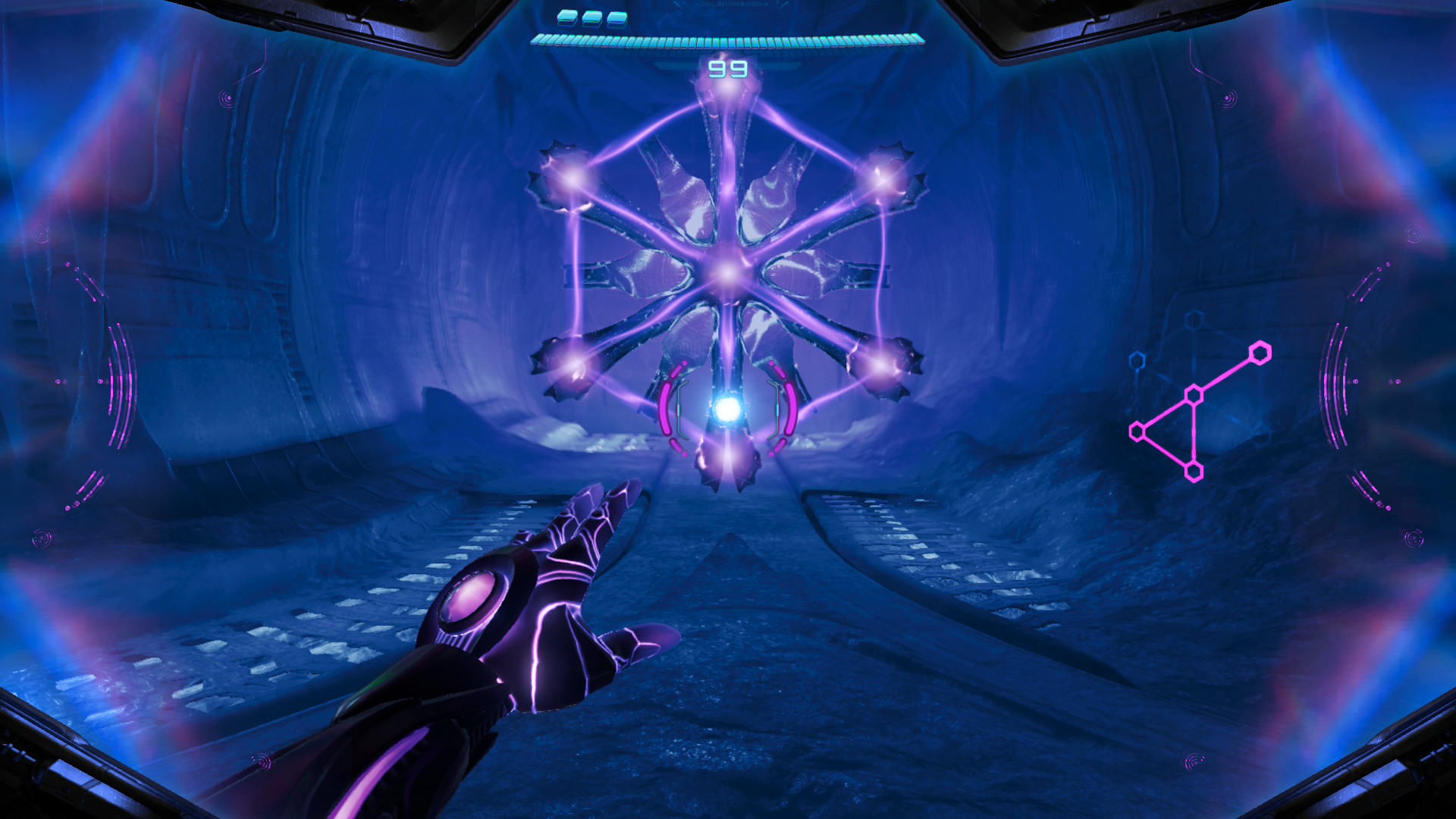Viewport: 1456px width, 819px height.
Task: Select the glowing orb inside the lock-on reticle
Action: [x=728, y=409]
